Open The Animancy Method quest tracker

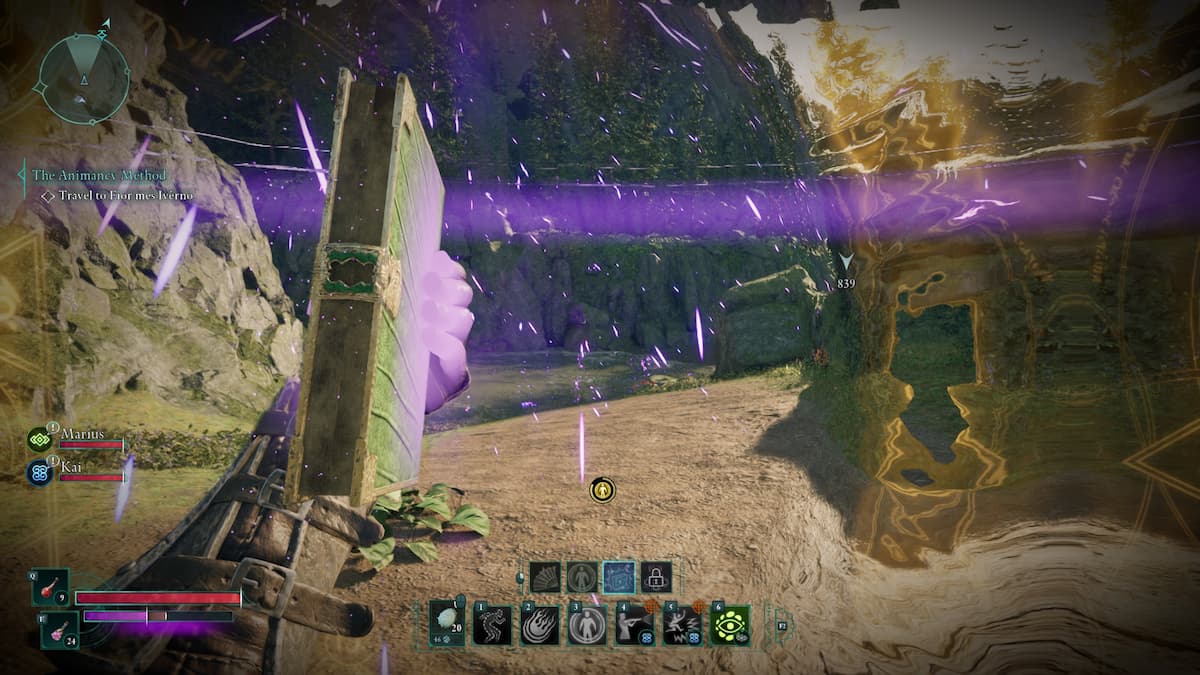pos(99,175)
